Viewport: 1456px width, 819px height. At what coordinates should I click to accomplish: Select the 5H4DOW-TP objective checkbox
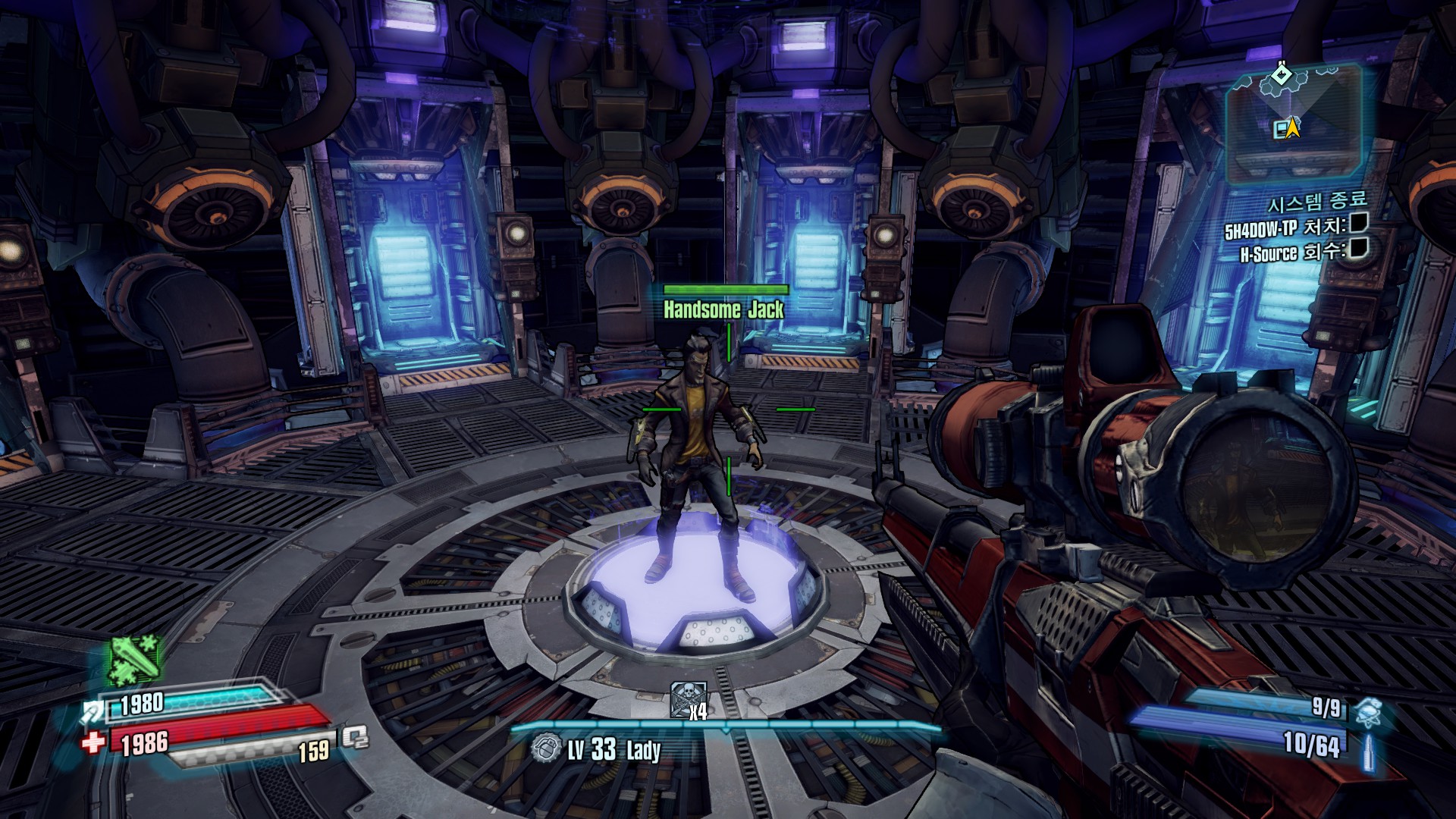pos(1359,223)
